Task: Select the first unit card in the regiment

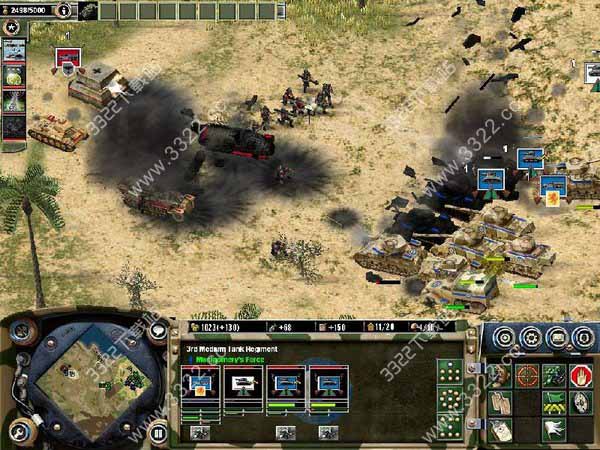Action: click(200, 383)
